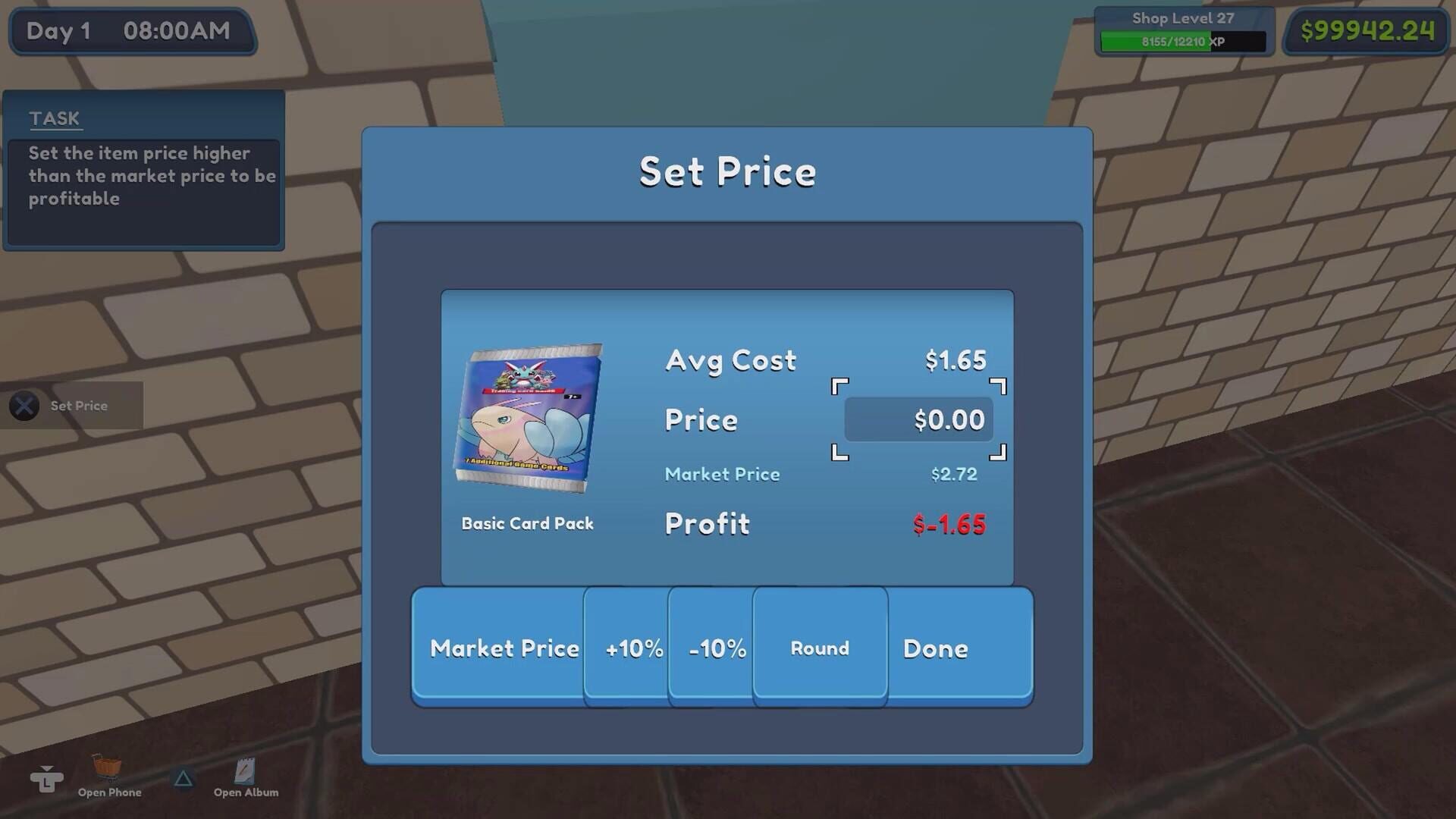
Task: Click the Set Price dialog title
Action: [x=728, y=171]
